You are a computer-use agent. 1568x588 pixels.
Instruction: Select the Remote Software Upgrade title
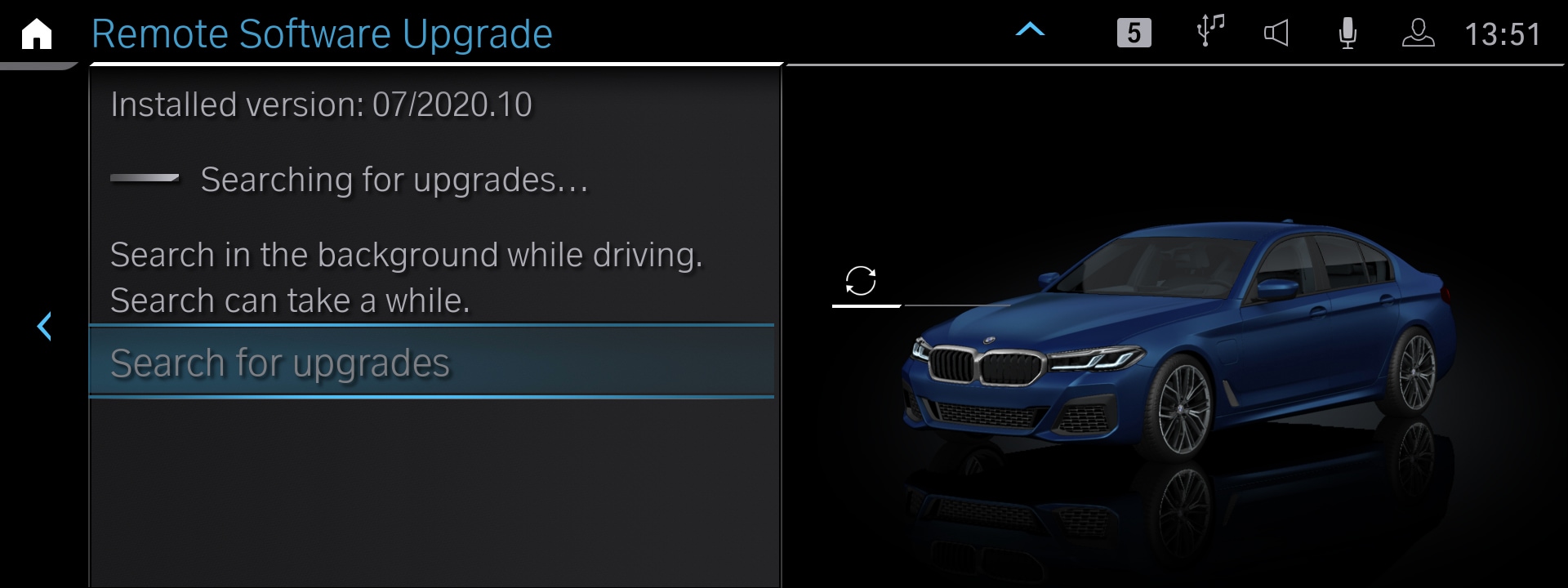click(321, 33)
